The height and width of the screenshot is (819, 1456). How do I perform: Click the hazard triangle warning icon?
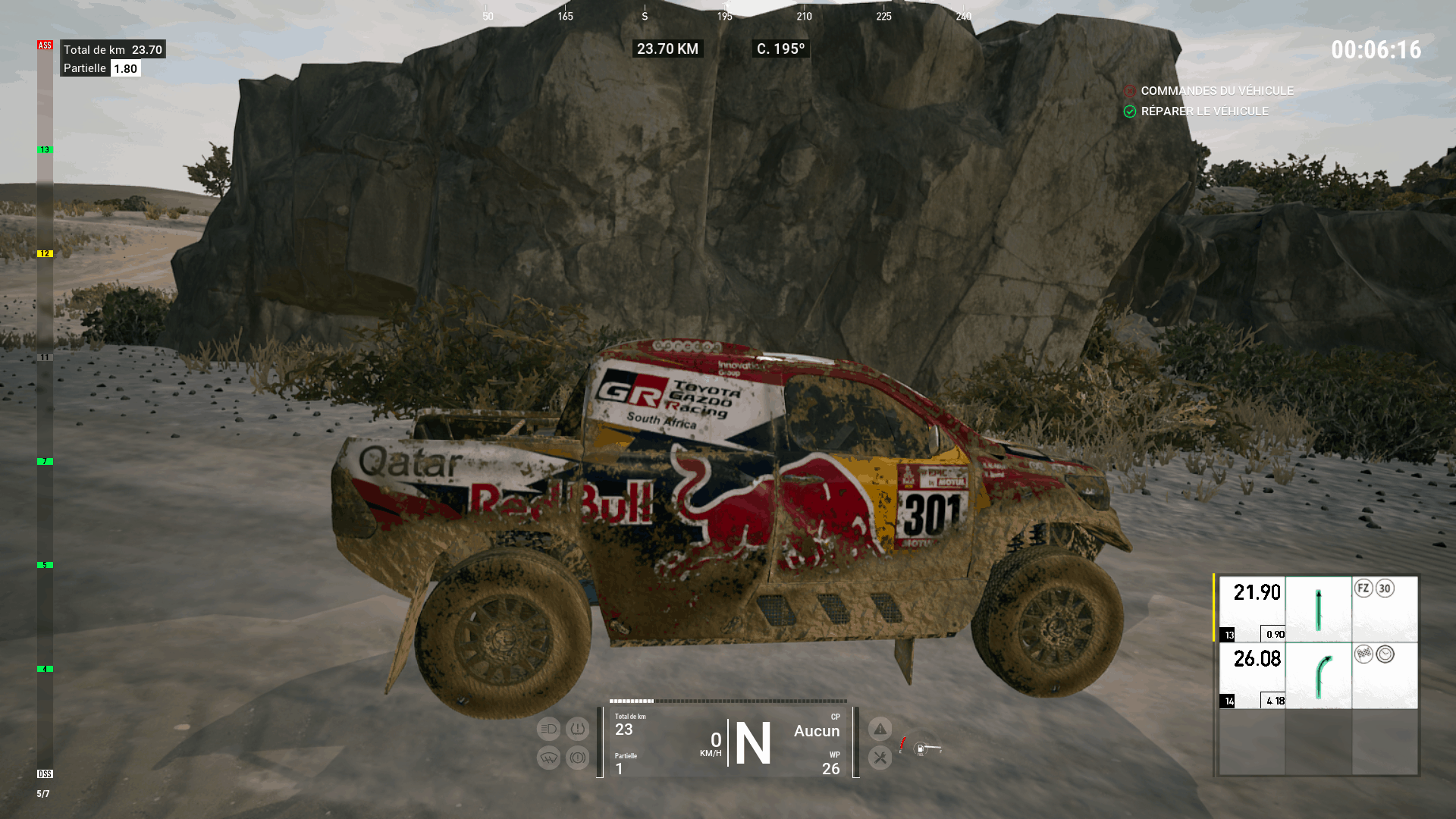tap(880, 730)
